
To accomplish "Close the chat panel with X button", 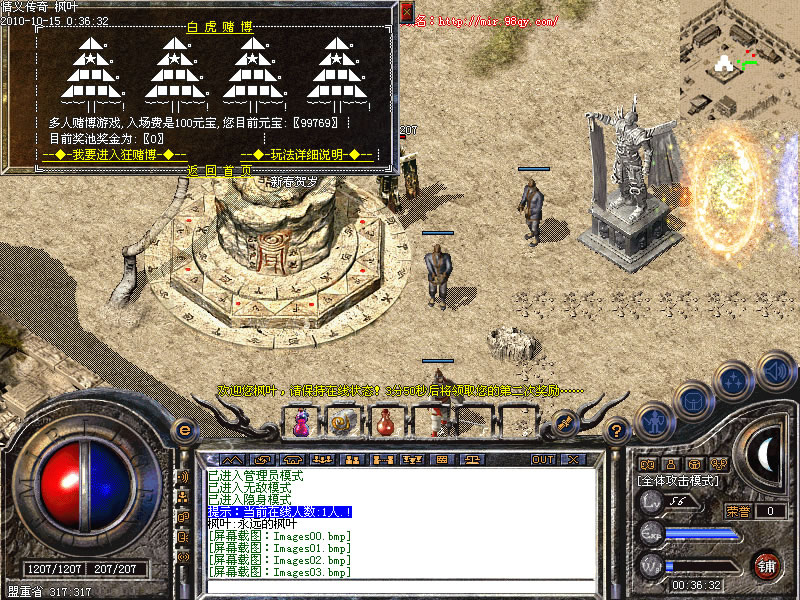I will 573,459.
